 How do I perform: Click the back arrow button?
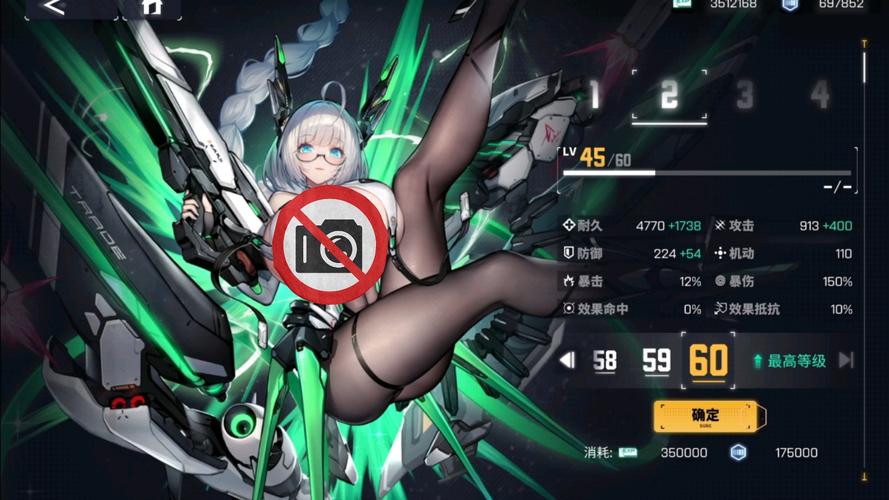[x=56, y=7]
